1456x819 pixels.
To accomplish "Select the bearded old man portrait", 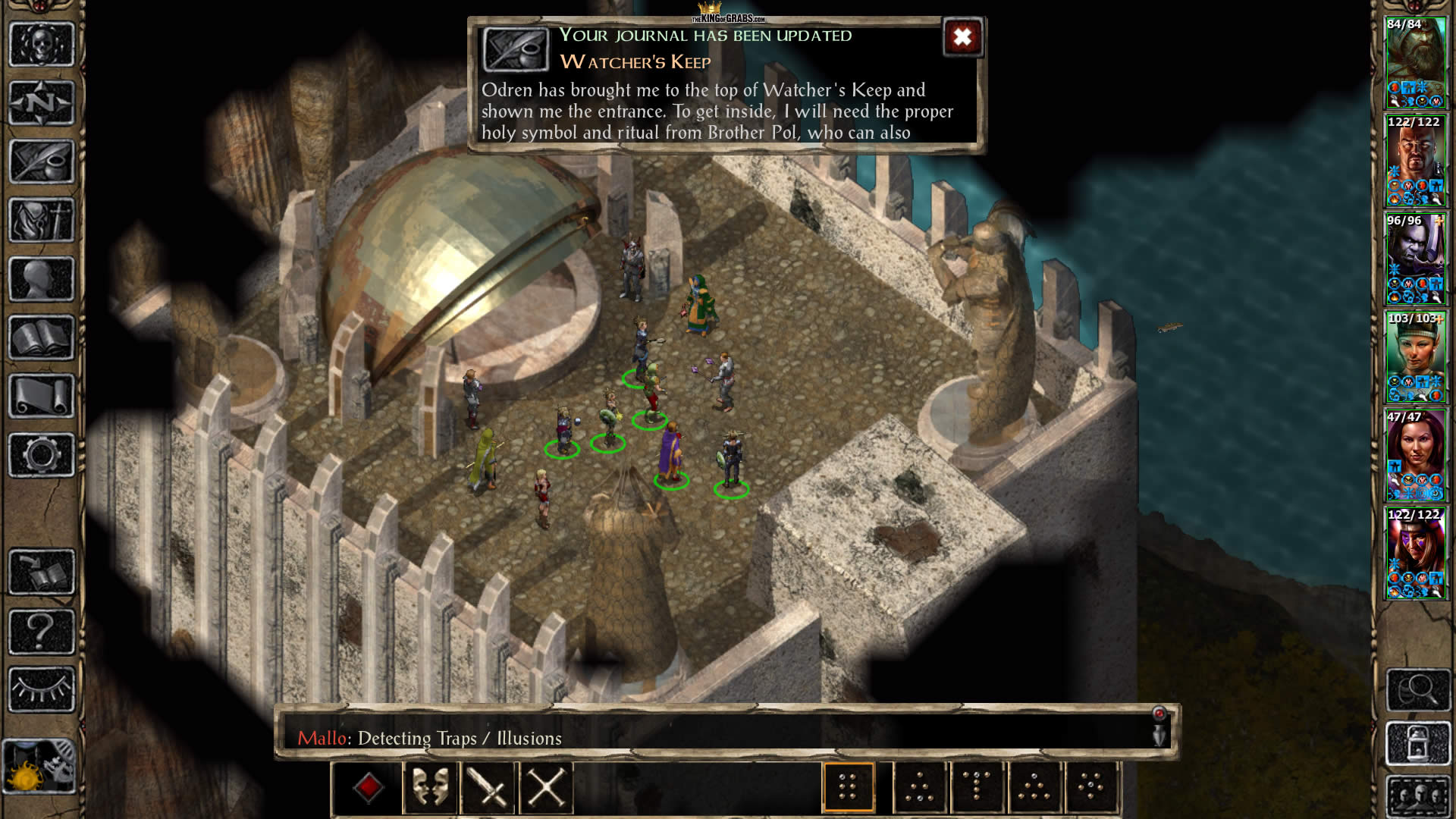I will click(x=1415, y=62).
